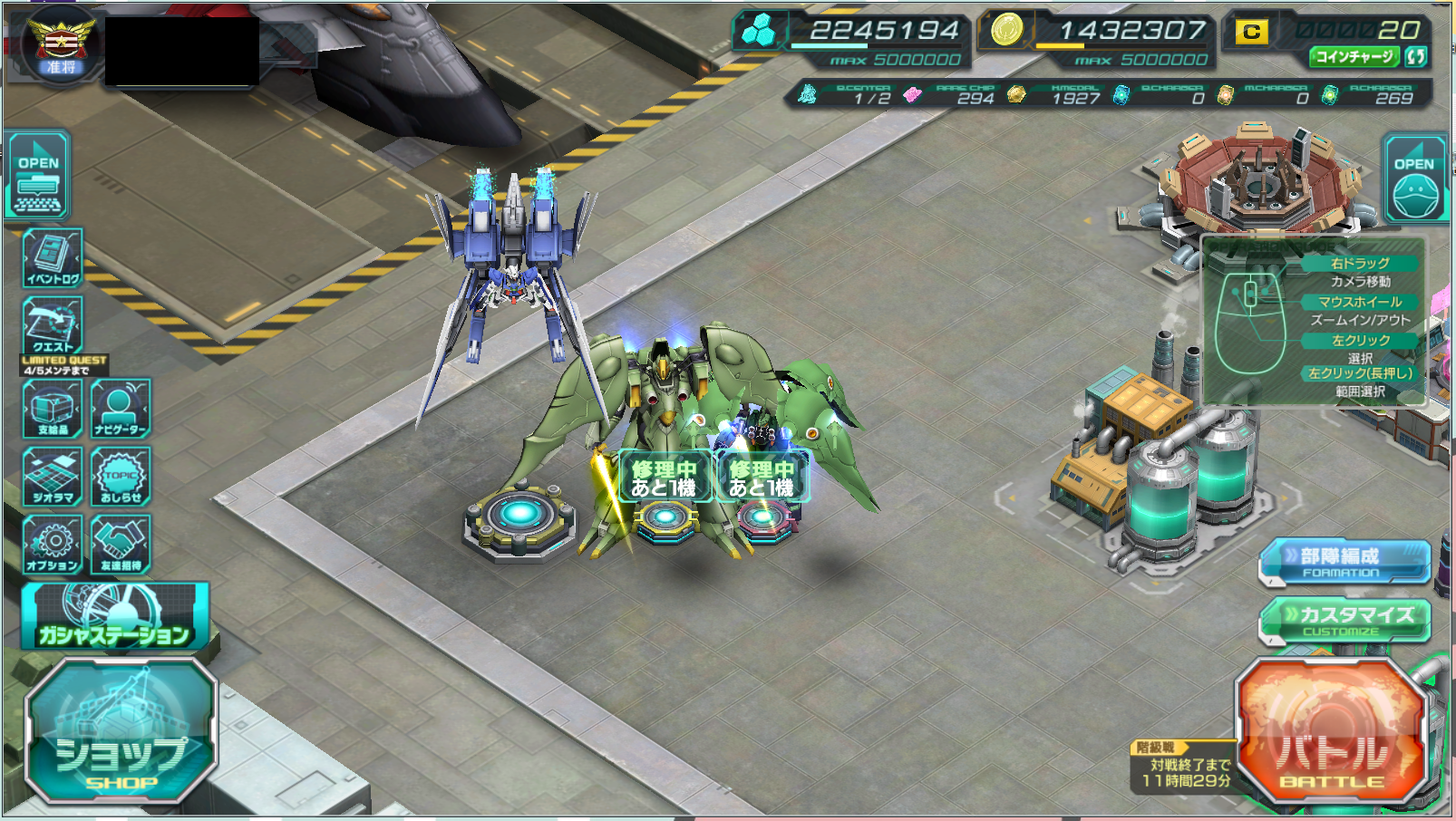Show the おしらせ news topics
The width and height of the screenshot is (1456, 821).
121,477
